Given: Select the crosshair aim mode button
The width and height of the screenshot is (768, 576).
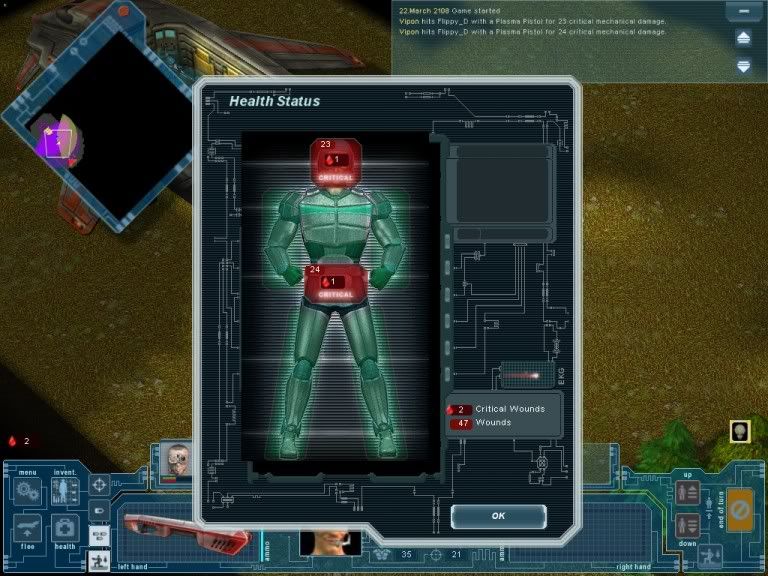Looking at the screenshot, I should pyautogui.click(x=100, y=485).
